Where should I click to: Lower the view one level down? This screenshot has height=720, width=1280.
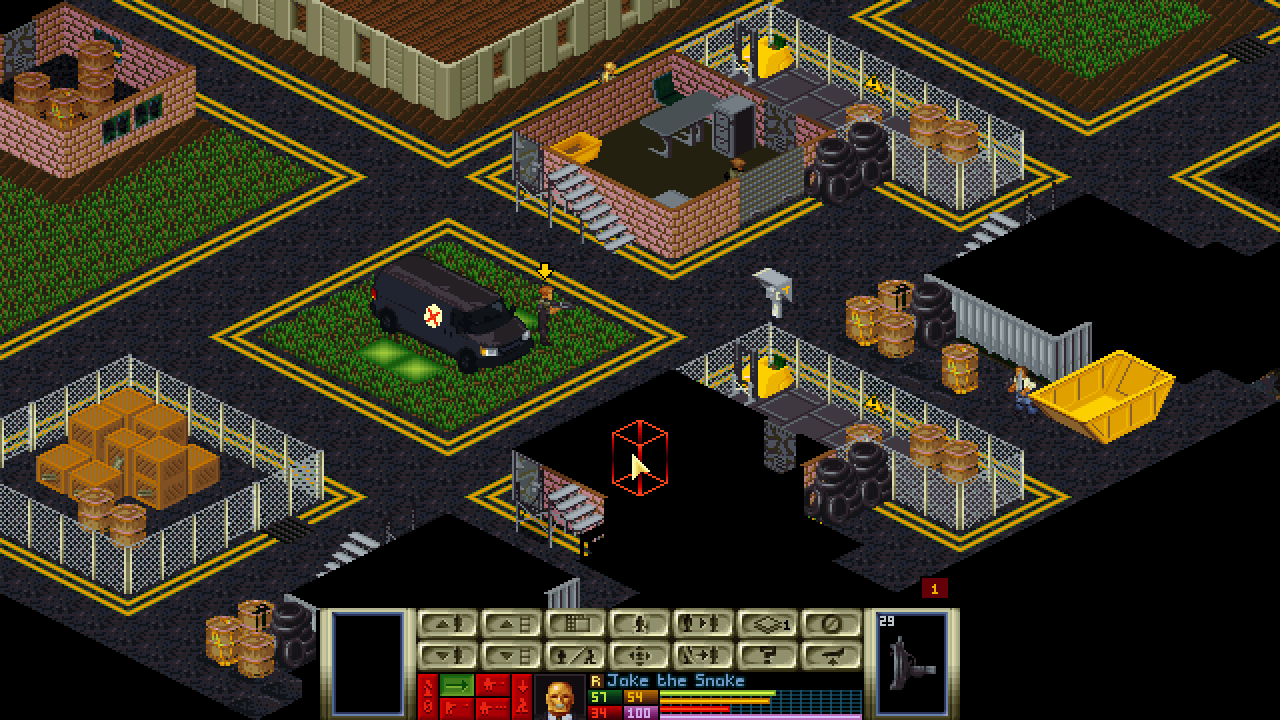511,656
